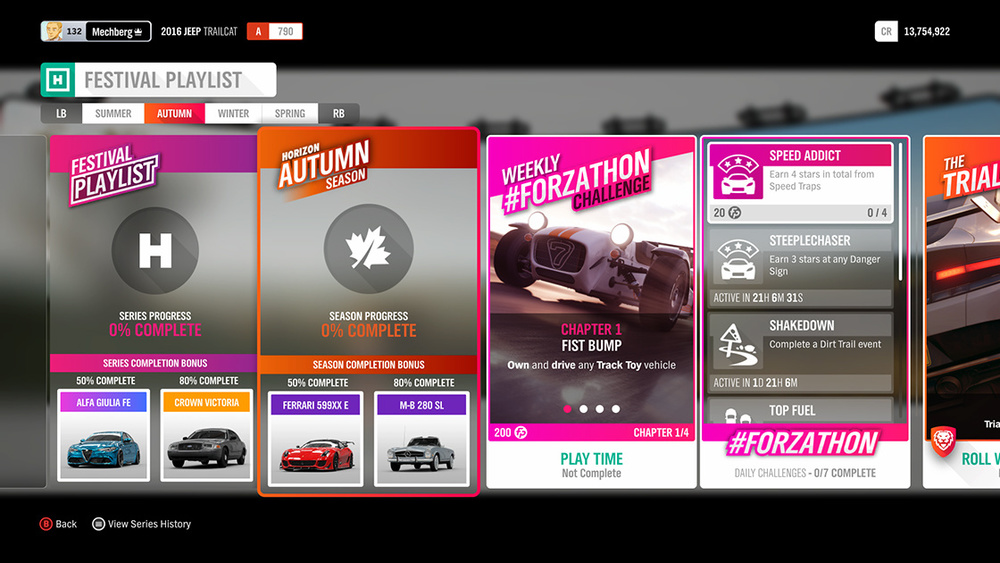Image resolution: width=1000 pixels, height=563 pixels.
Task: Open The Trial event card
Action: pyautogui.click(x=962, y=310)
